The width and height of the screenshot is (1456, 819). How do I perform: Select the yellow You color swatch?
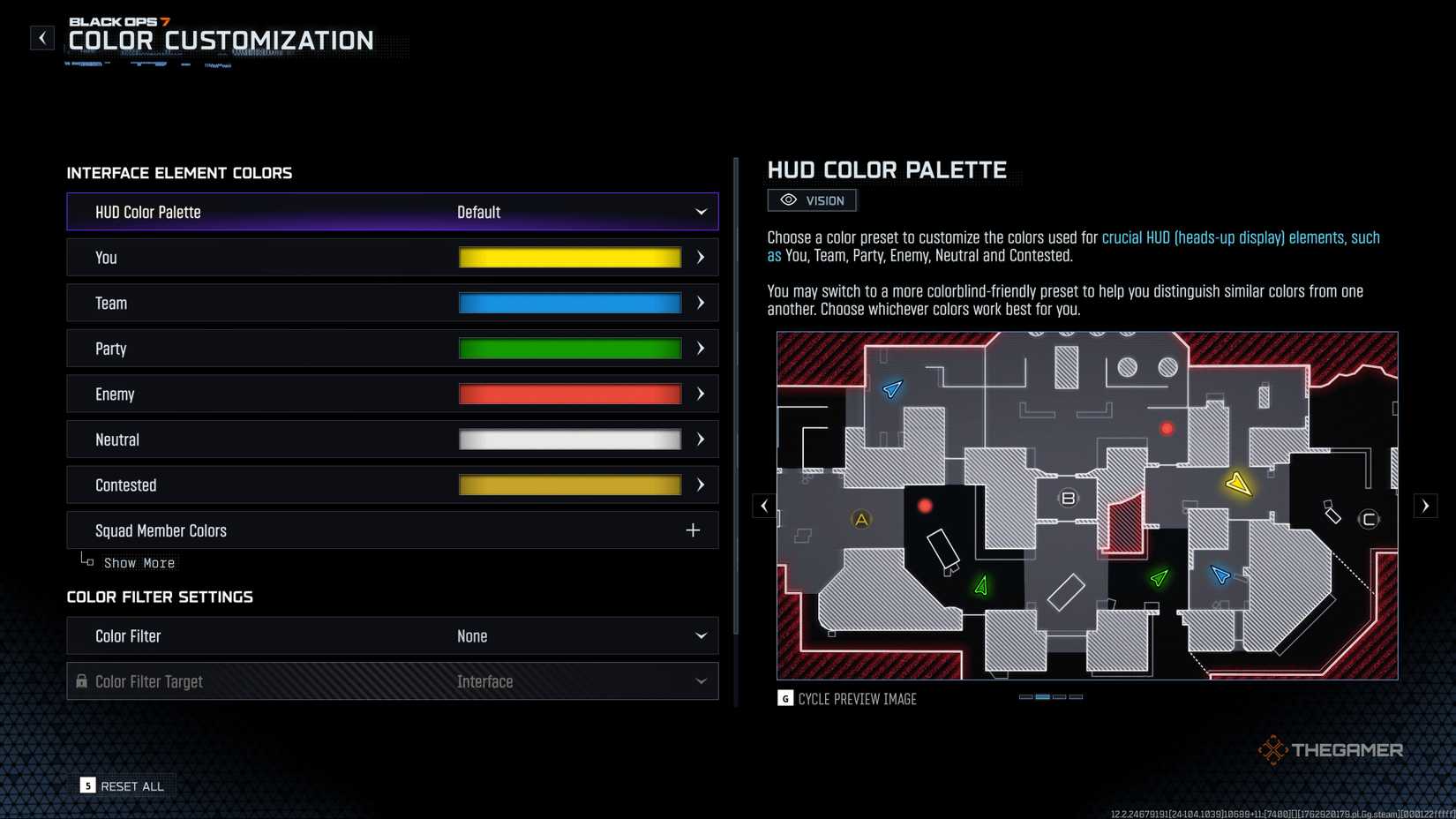568,257
